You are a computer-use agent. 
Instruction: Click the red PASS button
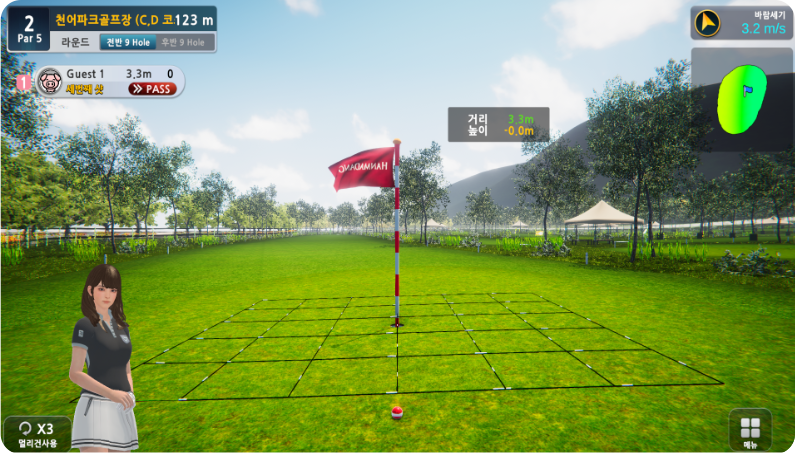pos(153,89)
